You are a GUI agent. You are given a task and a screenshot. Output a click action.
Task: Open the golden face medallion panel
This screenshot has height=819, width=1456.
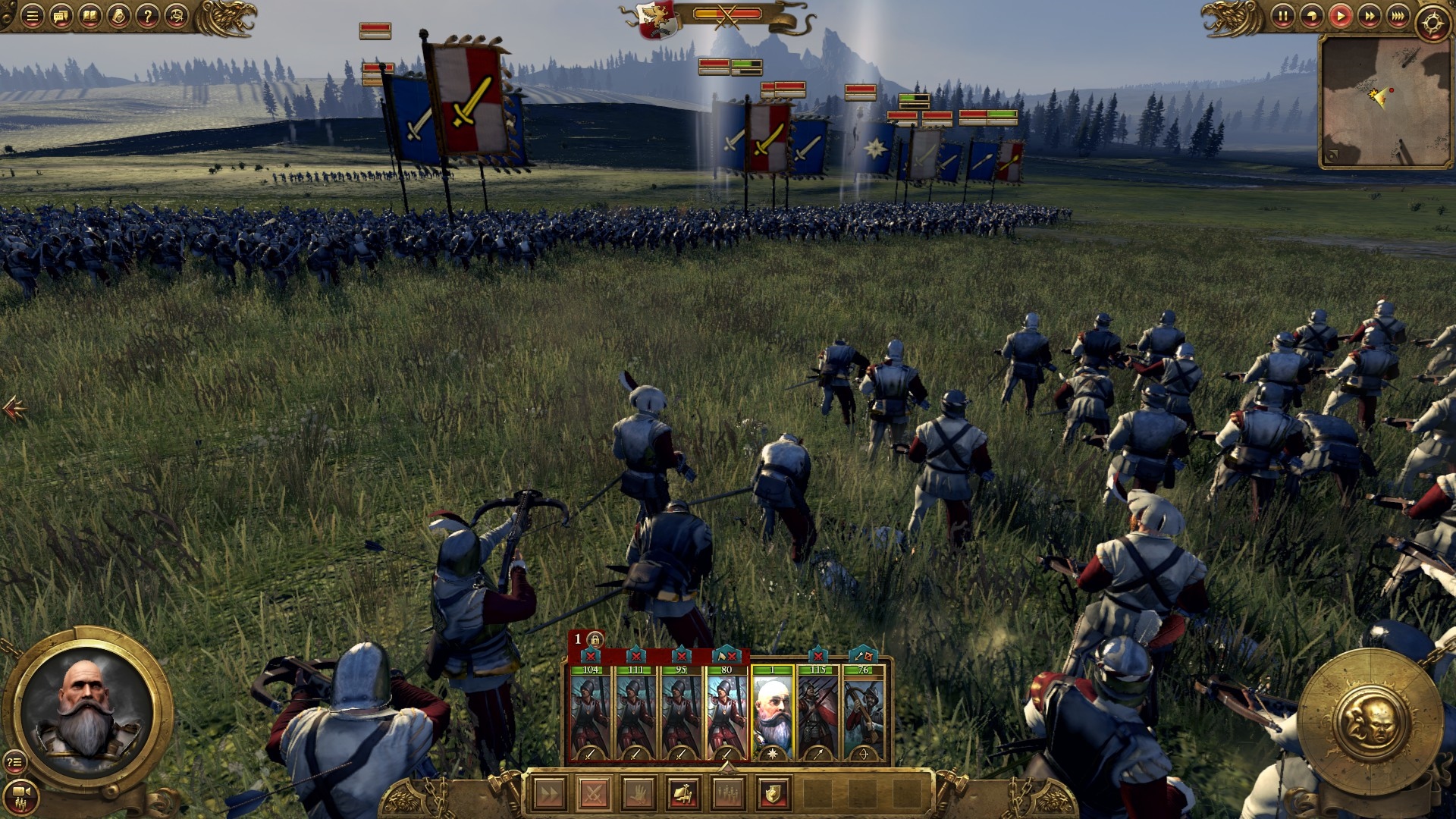pyautogui.click(x=1370, y=719)
